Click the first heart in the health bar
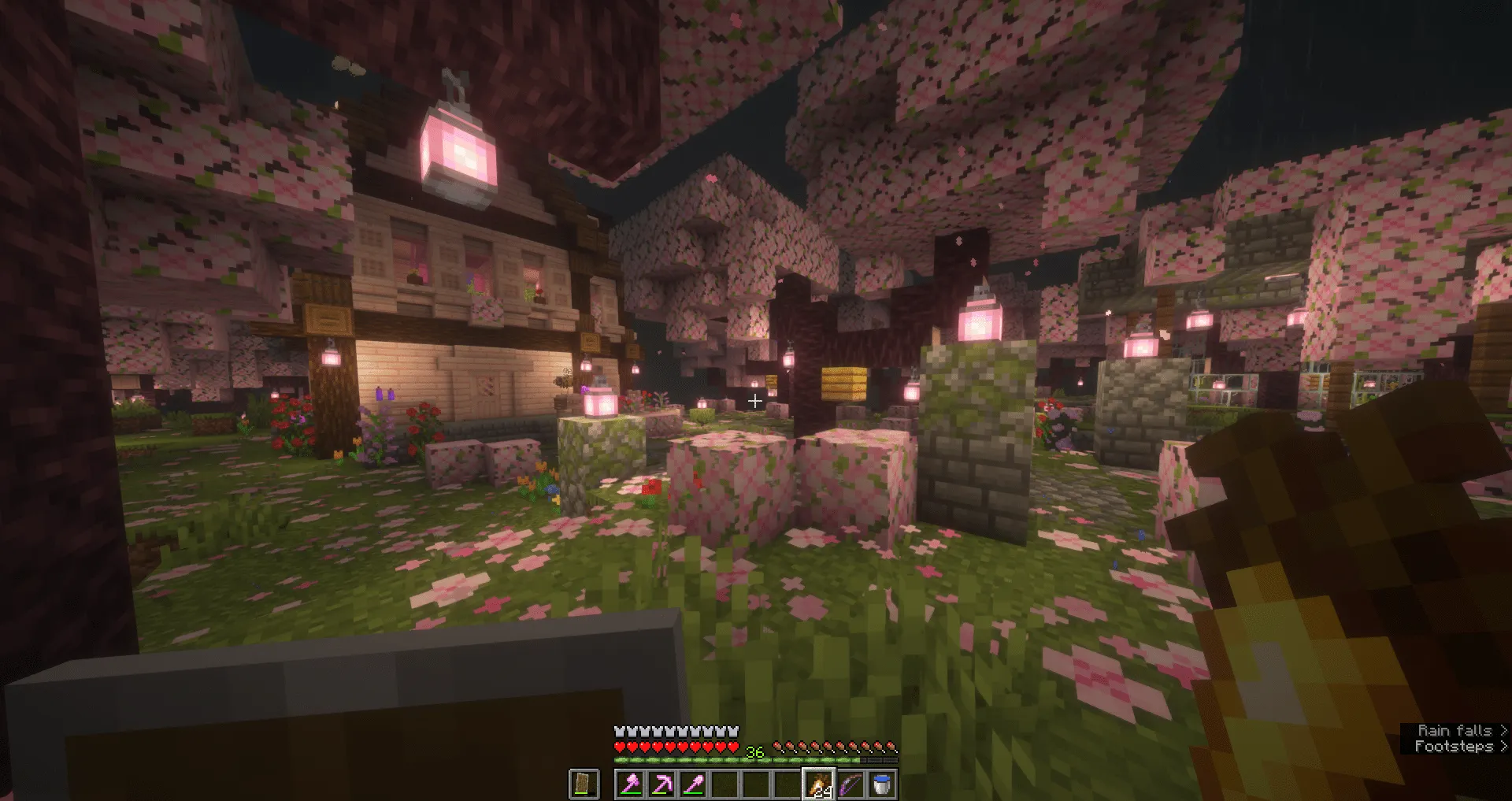The width and height of the screenshot is (1512, 801). 619,747
